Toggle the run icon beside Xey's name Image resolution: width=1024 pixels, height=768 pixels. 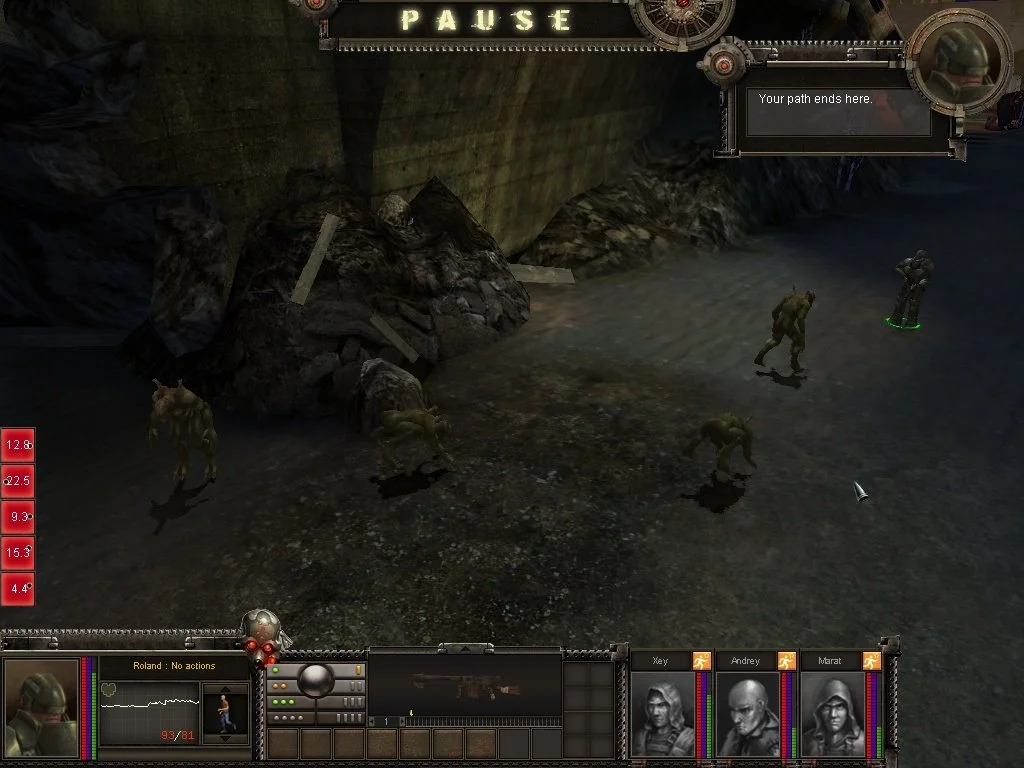(x=702, y=660)
